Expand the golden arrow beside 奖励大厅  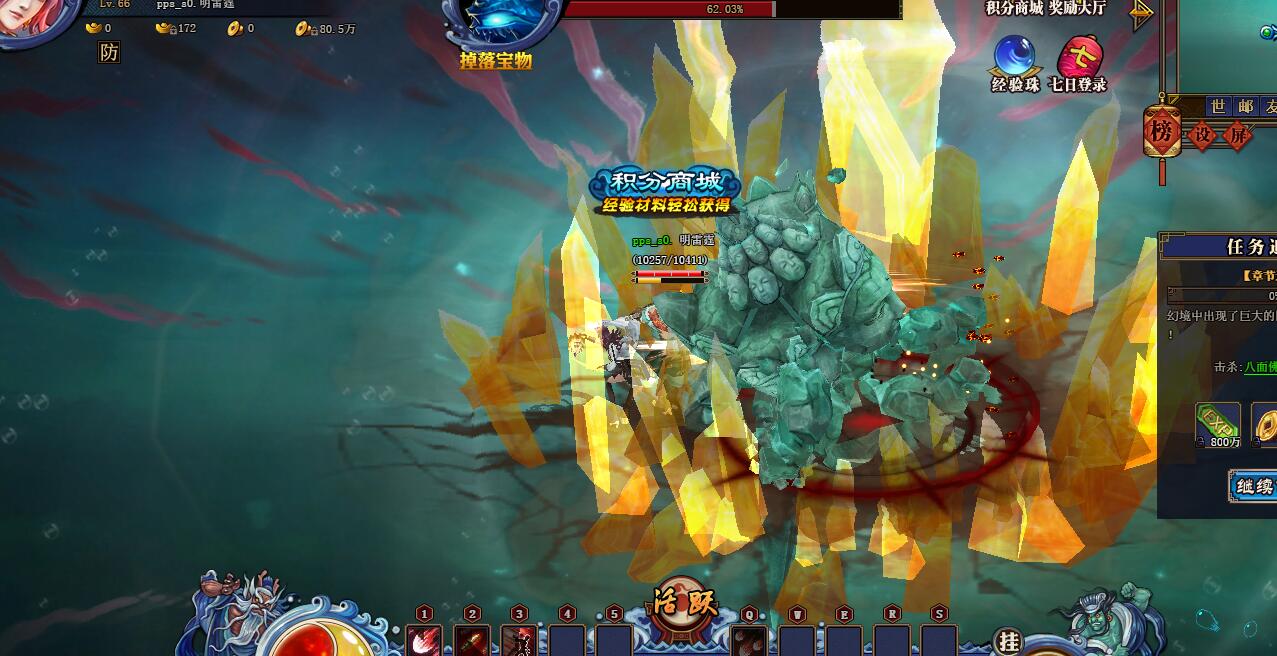point(1141,13)
